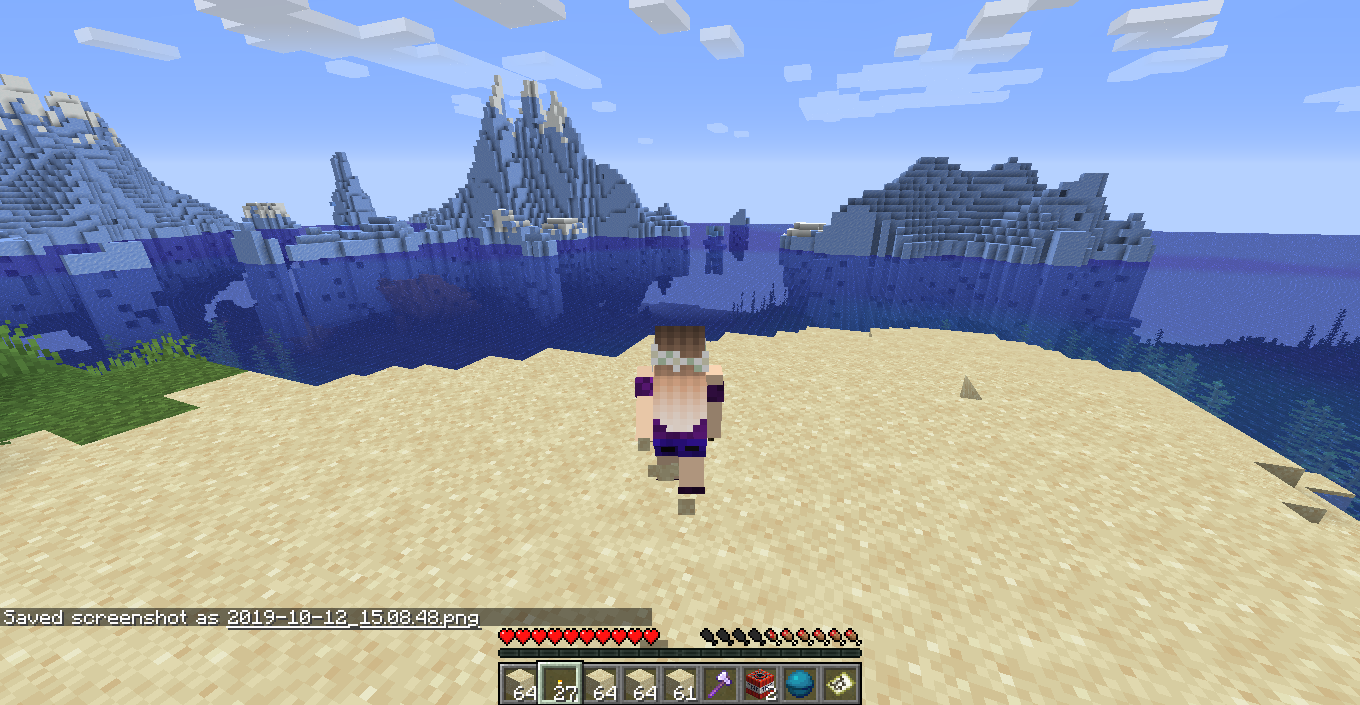Select the torch slot with 27 torches
Screen dimensions: 1360x705
click(560, 683)
